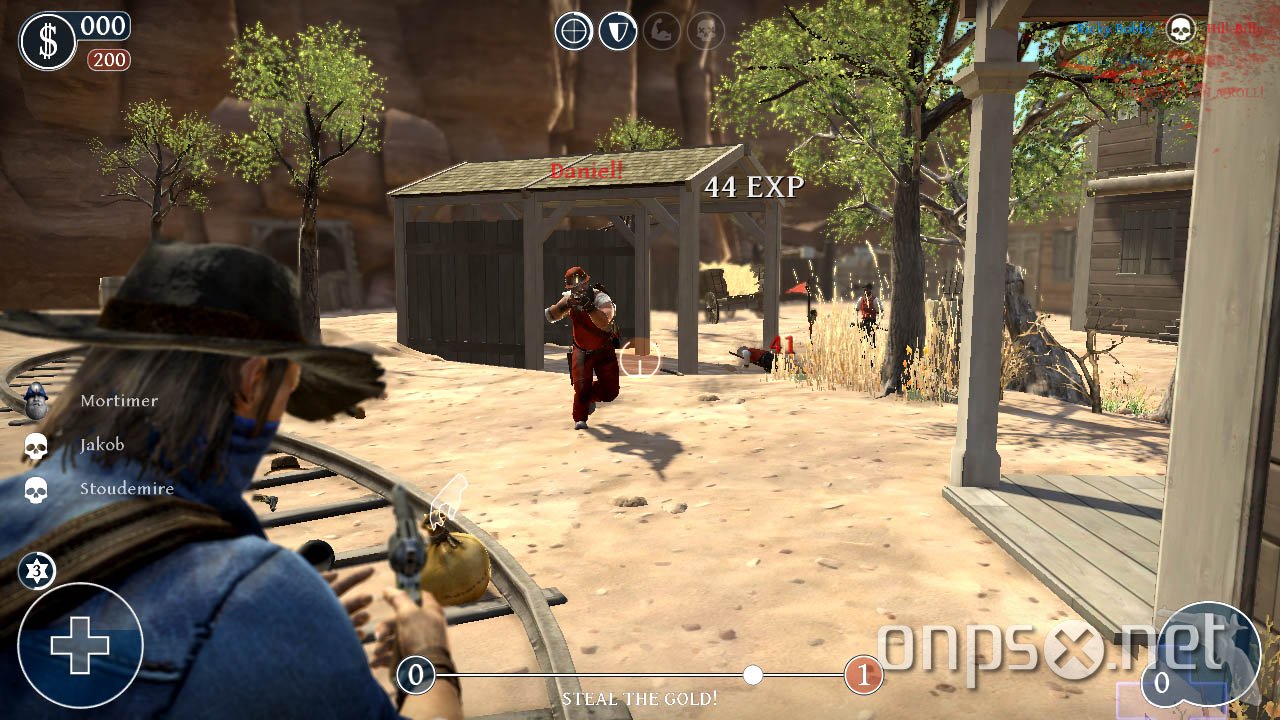
Task: Click the STEAL THE GOLD! objective text
Action: [640, 699]
